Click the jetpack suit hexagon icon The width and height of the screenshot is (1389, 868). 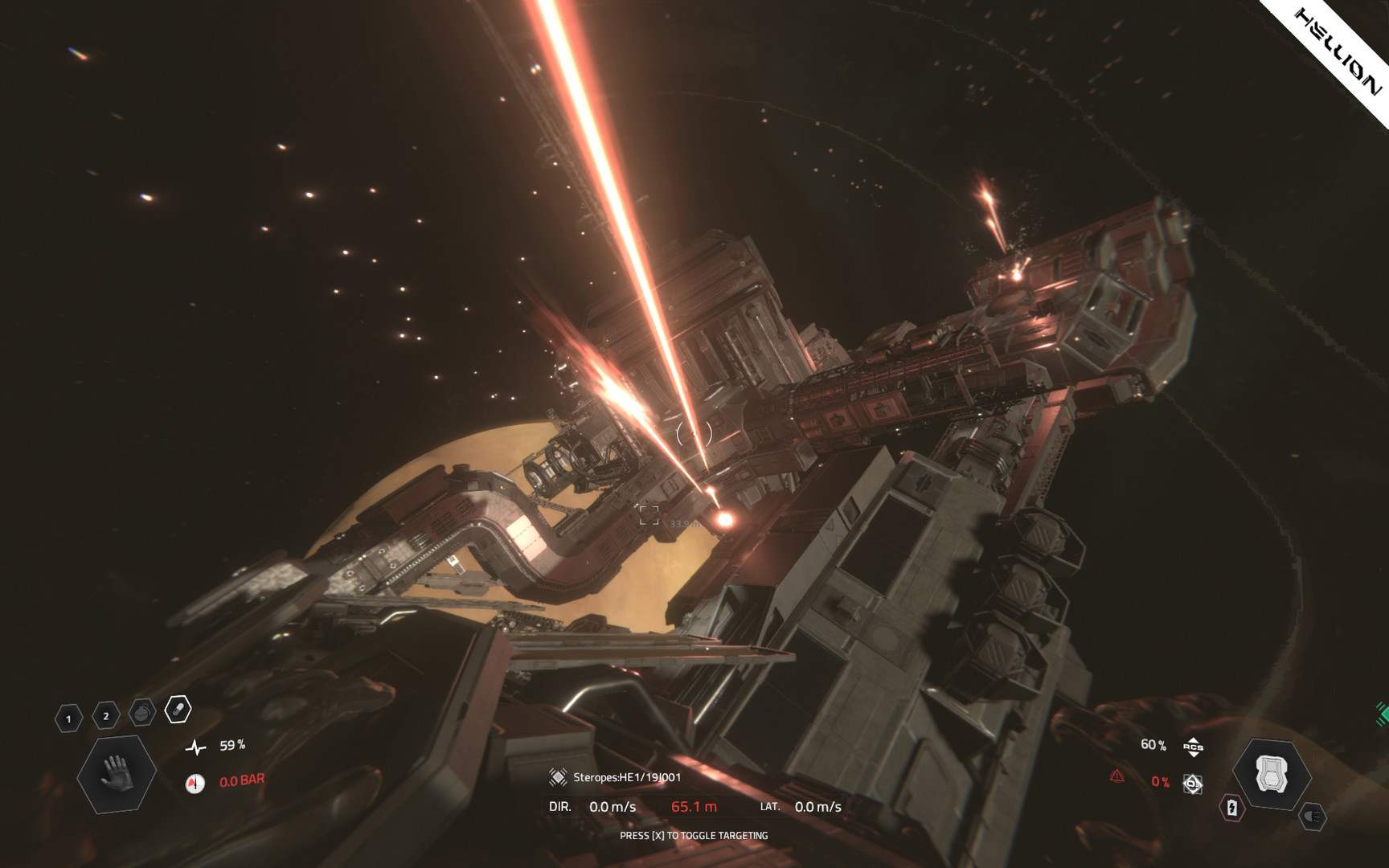coord(1271,774)
